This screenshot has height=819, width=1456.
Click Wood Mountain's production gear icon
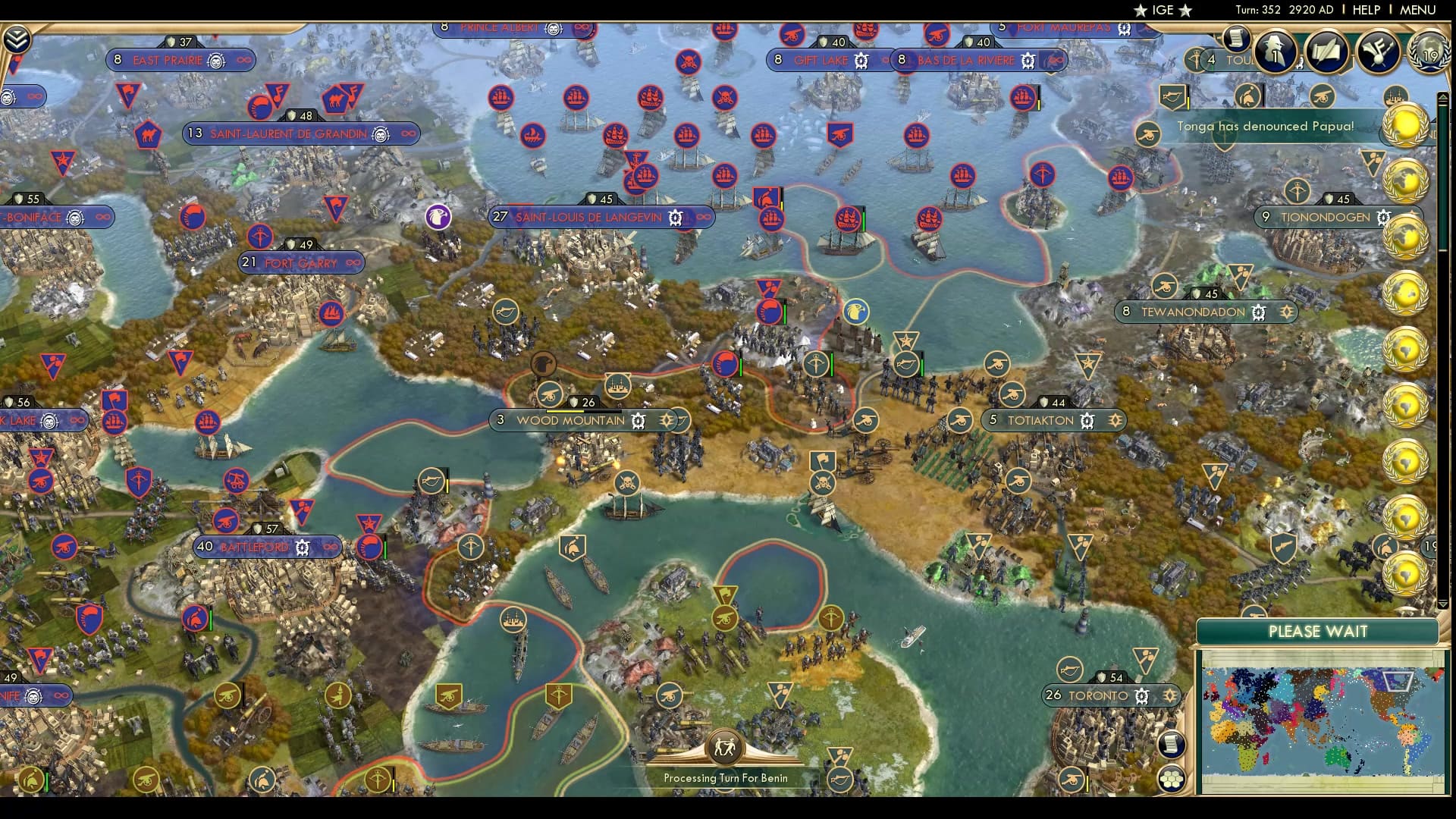point(639,419)
